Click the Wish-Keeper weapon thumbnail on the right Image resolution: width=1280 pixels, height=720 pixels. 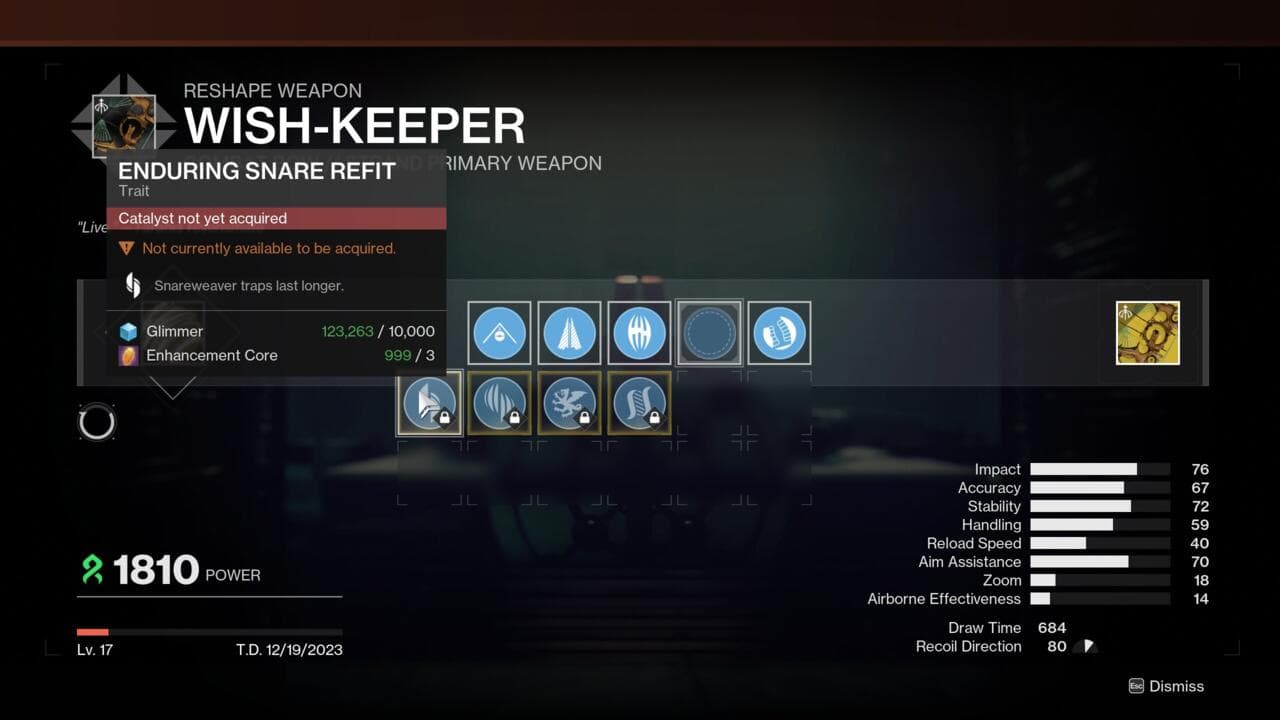[1146, 331]
